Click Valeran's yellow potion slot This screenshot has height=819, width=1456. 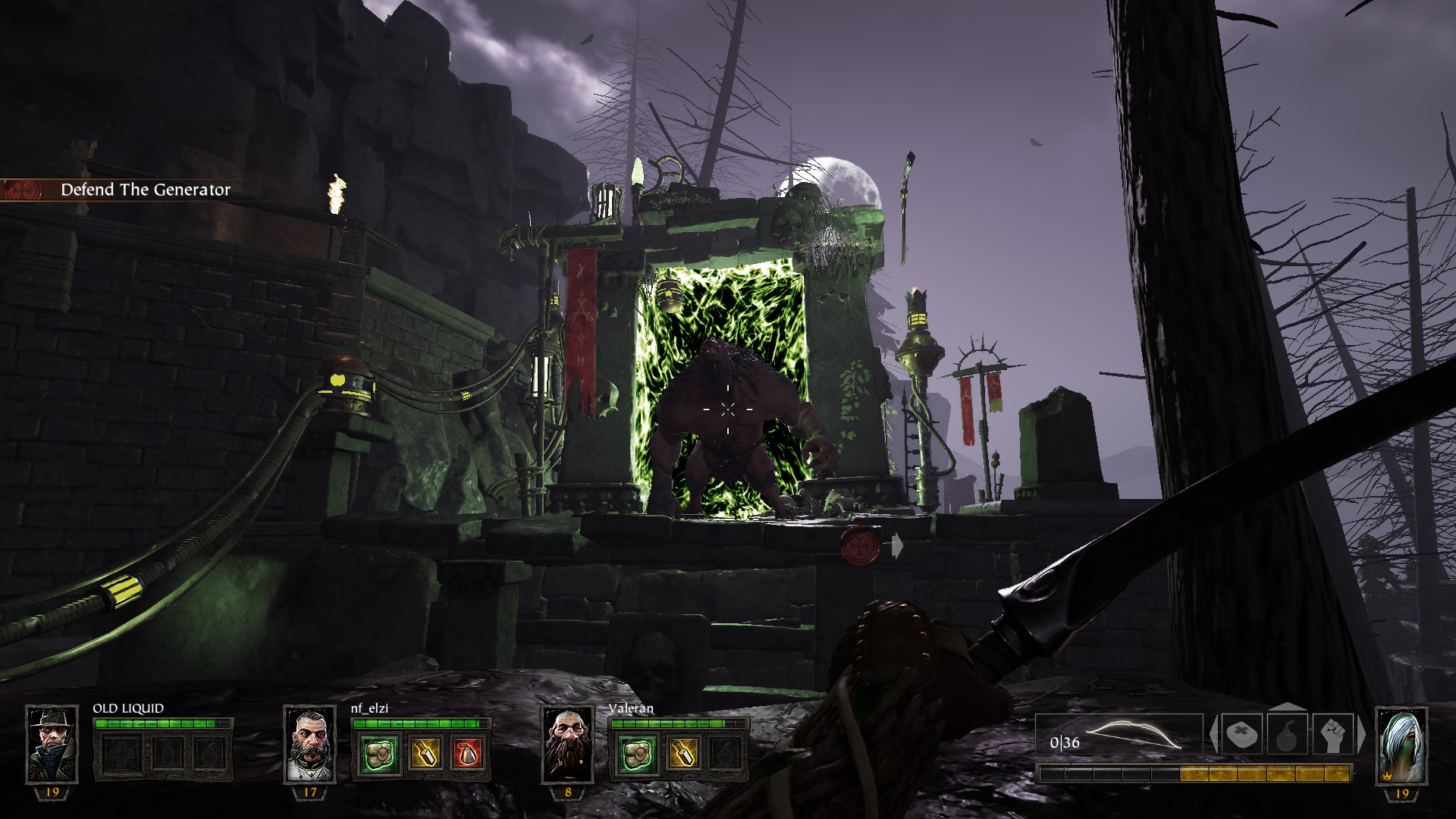(681, 754)
